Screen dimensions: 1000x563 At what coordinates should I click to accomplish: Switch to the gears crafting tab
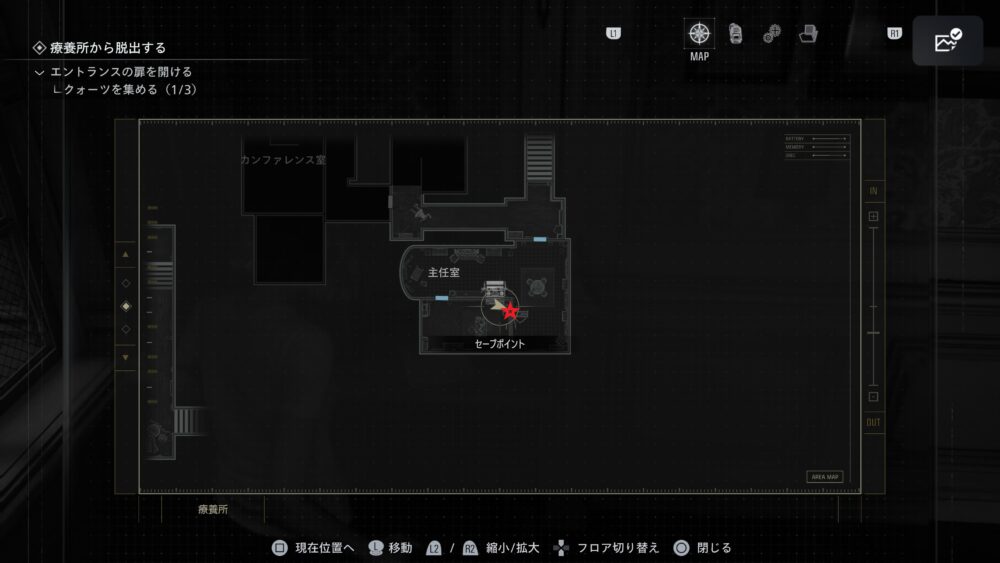click(771, 34)
